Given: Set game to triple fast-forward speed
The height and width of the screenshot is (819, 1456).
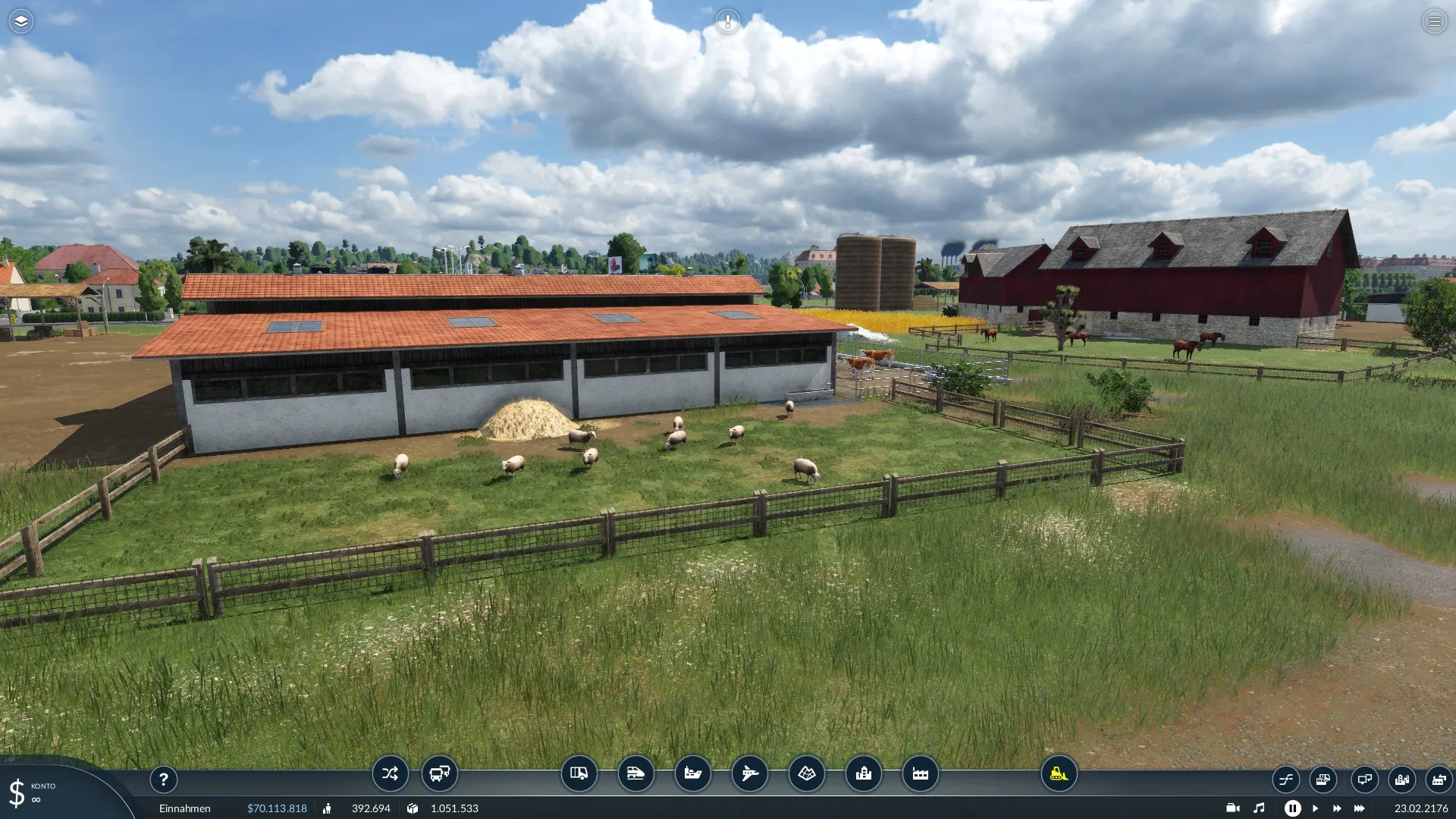Looking at the screenshot, I should 1359,808.
